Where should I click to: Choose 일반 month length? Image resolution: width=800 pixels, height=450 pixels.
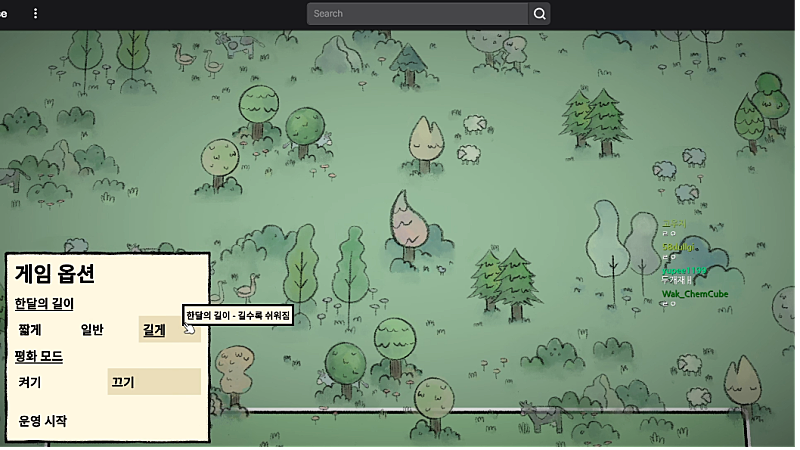coord(92,330)
